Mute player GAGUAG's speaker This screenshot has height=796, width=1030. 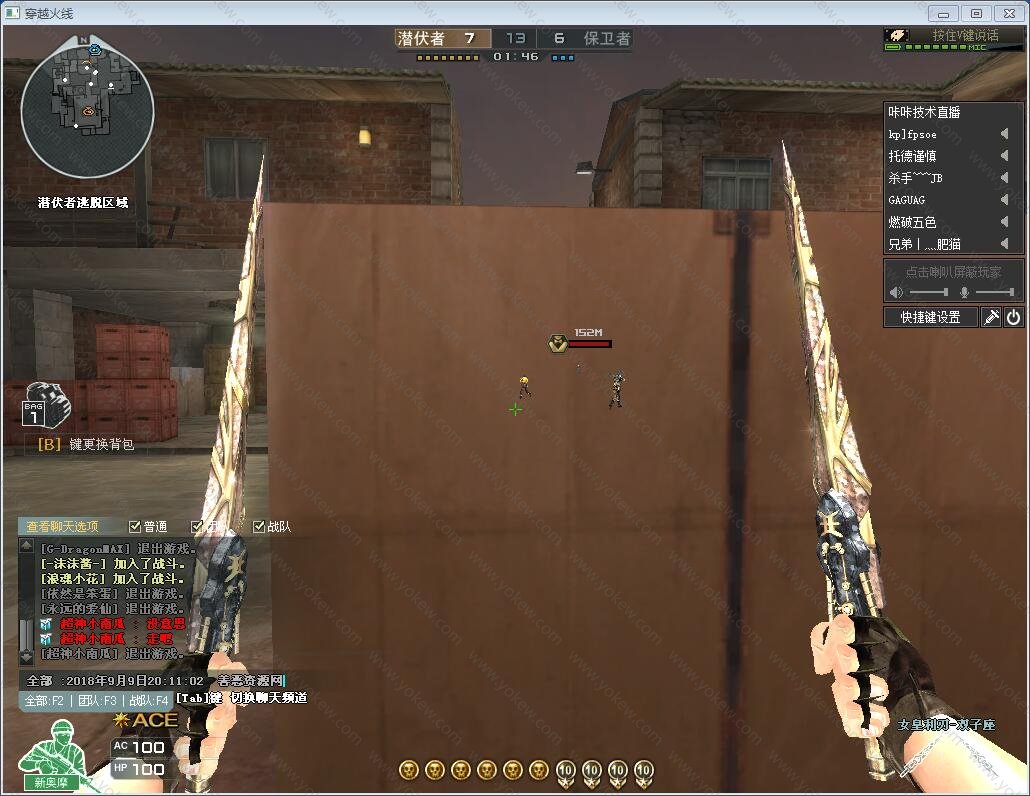(x=1004, y=200)
